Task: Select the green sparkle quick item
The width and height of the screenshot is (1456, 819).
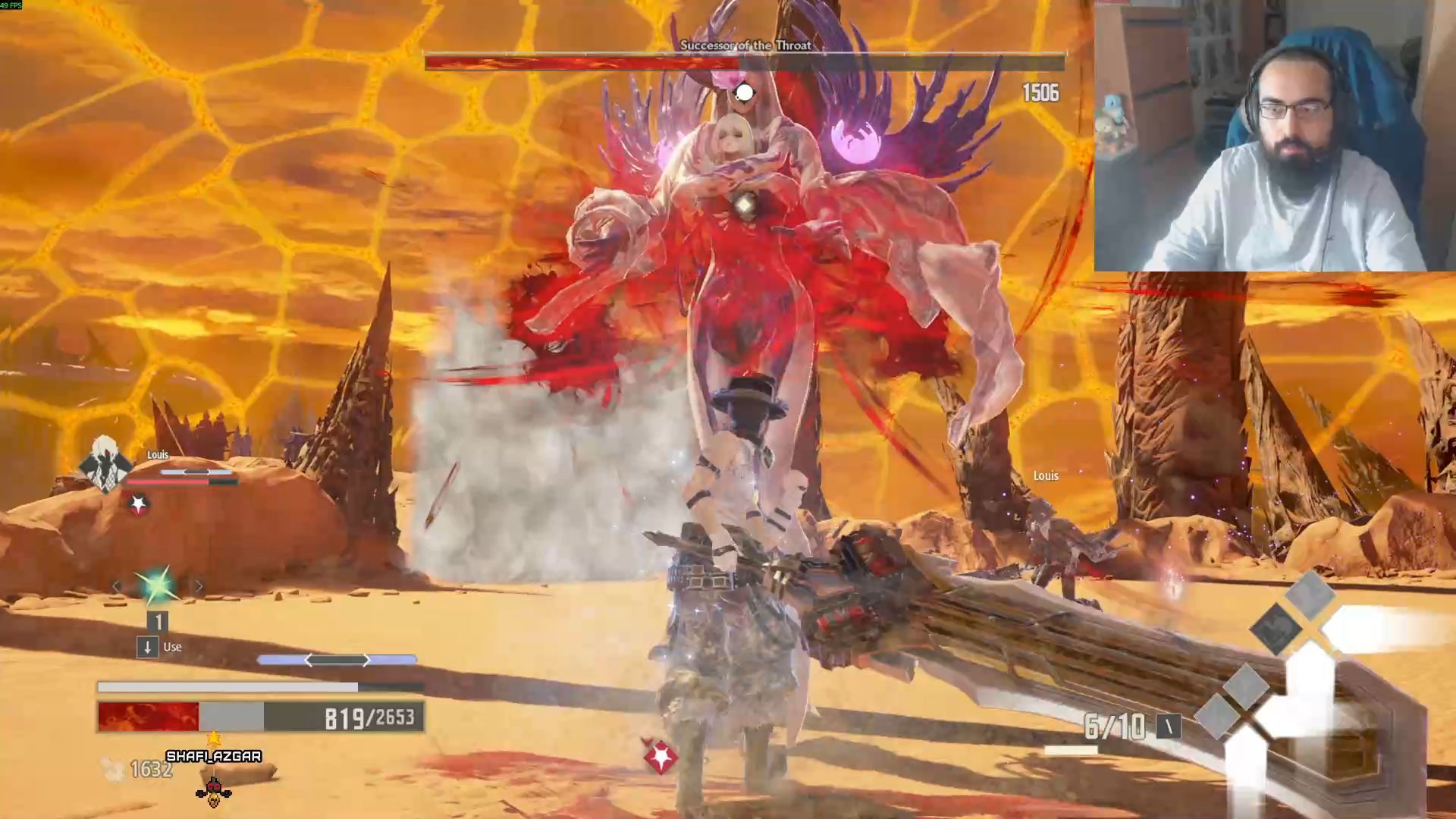Action: 157,586
